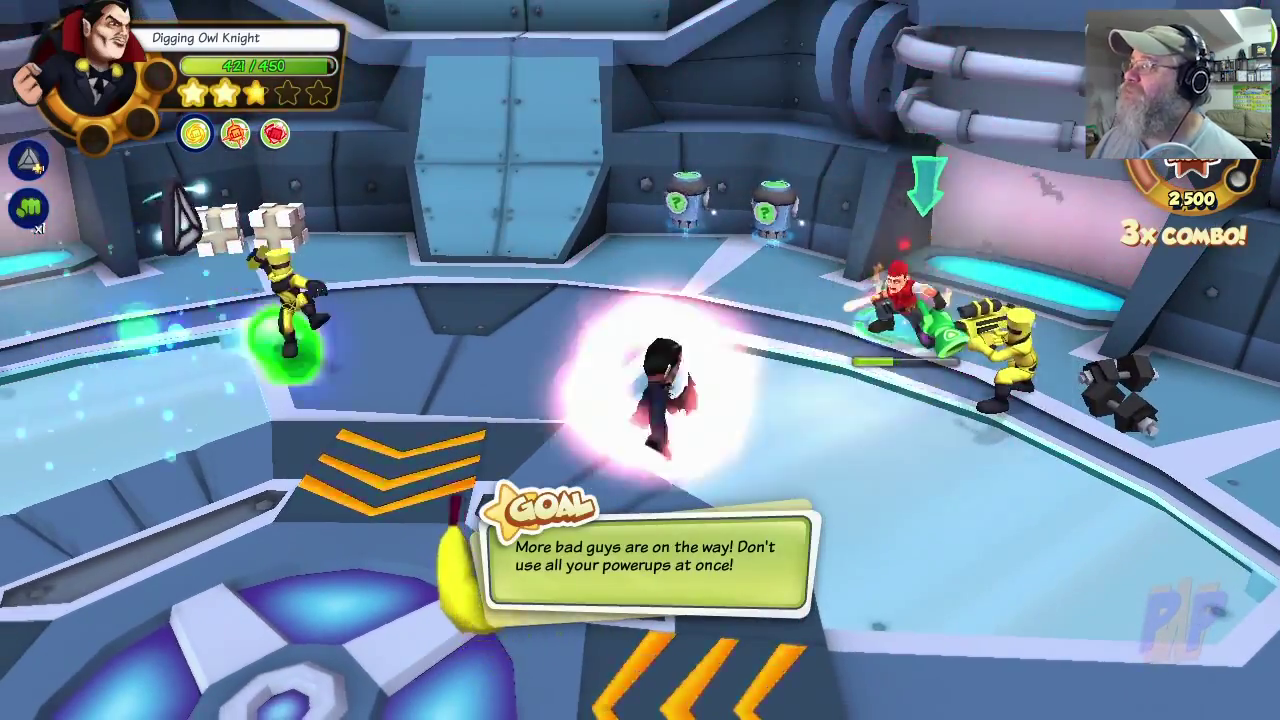Screen dimensions: 1280x720
Task: Activate the orange burst fist power icon
Action: coord(235,134)
